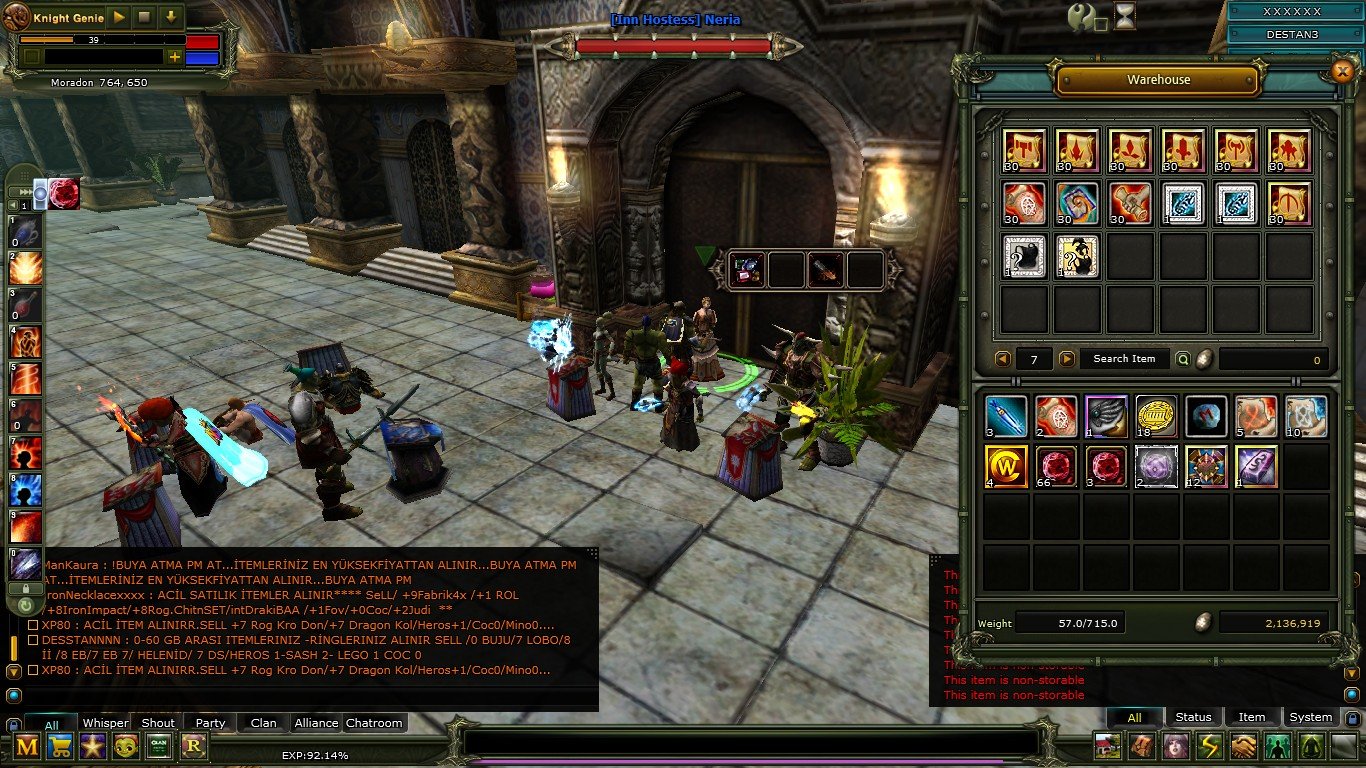Close the Warehouse window

pyautogui.click(x=1342, y=71)
